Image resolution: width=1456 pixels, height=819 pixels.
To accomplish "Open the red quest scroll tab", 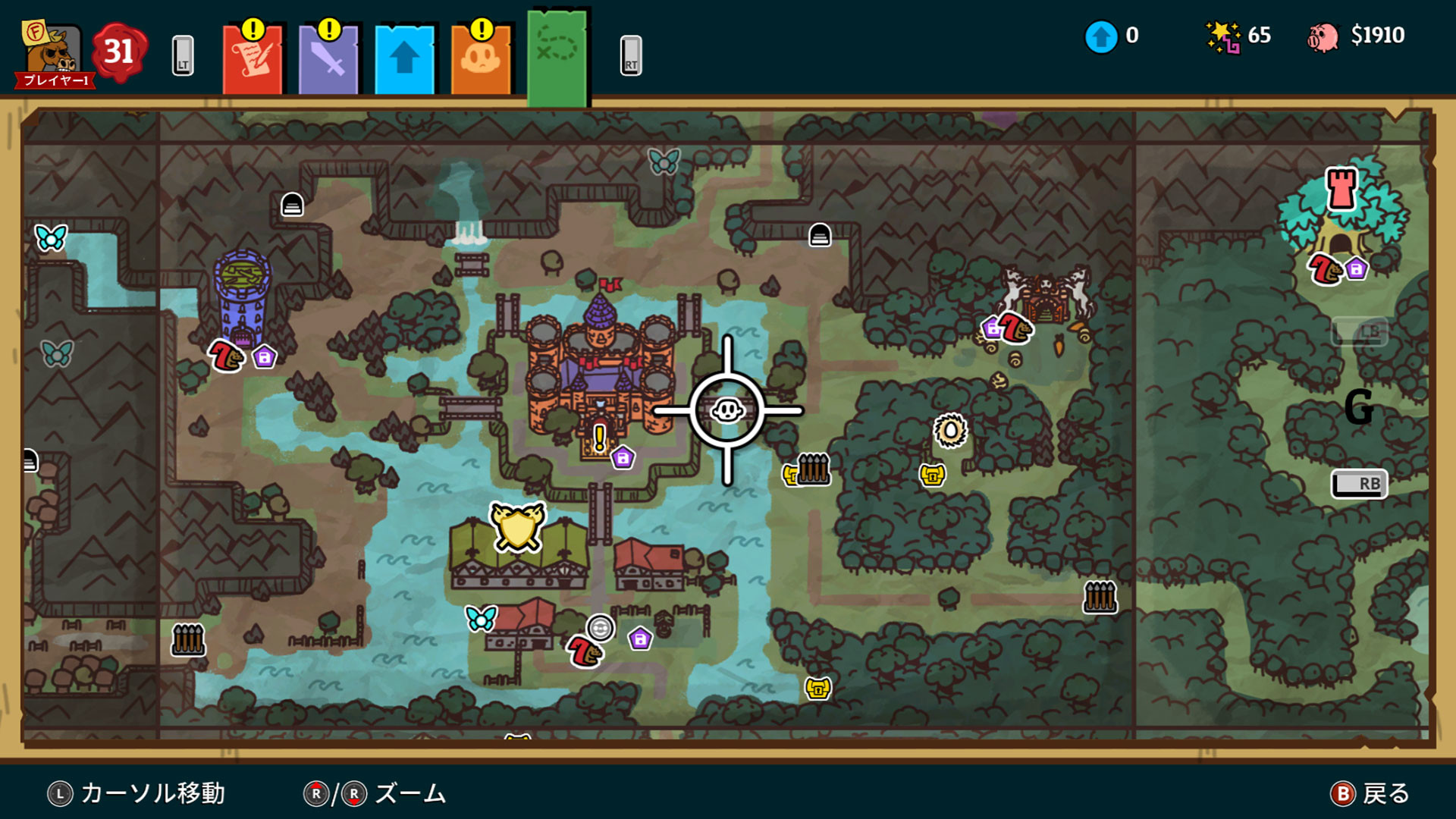I will 253,57.
